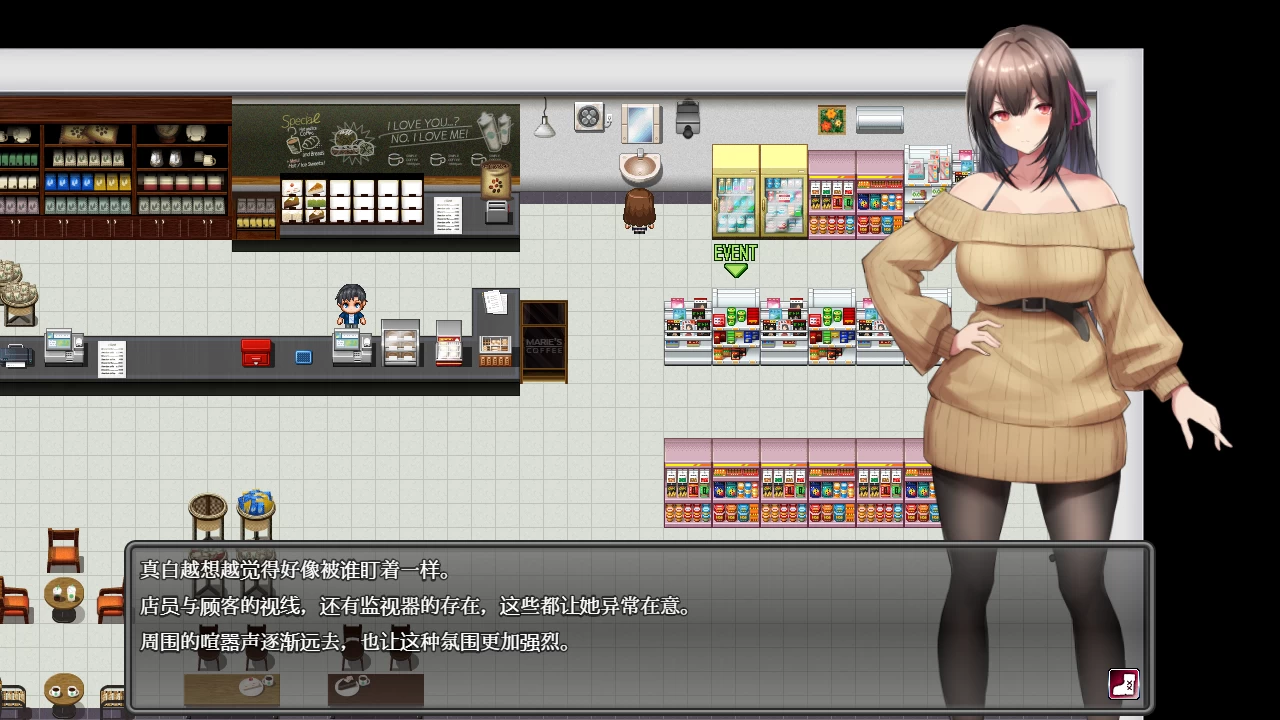Toggle the red dash boot icon

click(1122, 684)
